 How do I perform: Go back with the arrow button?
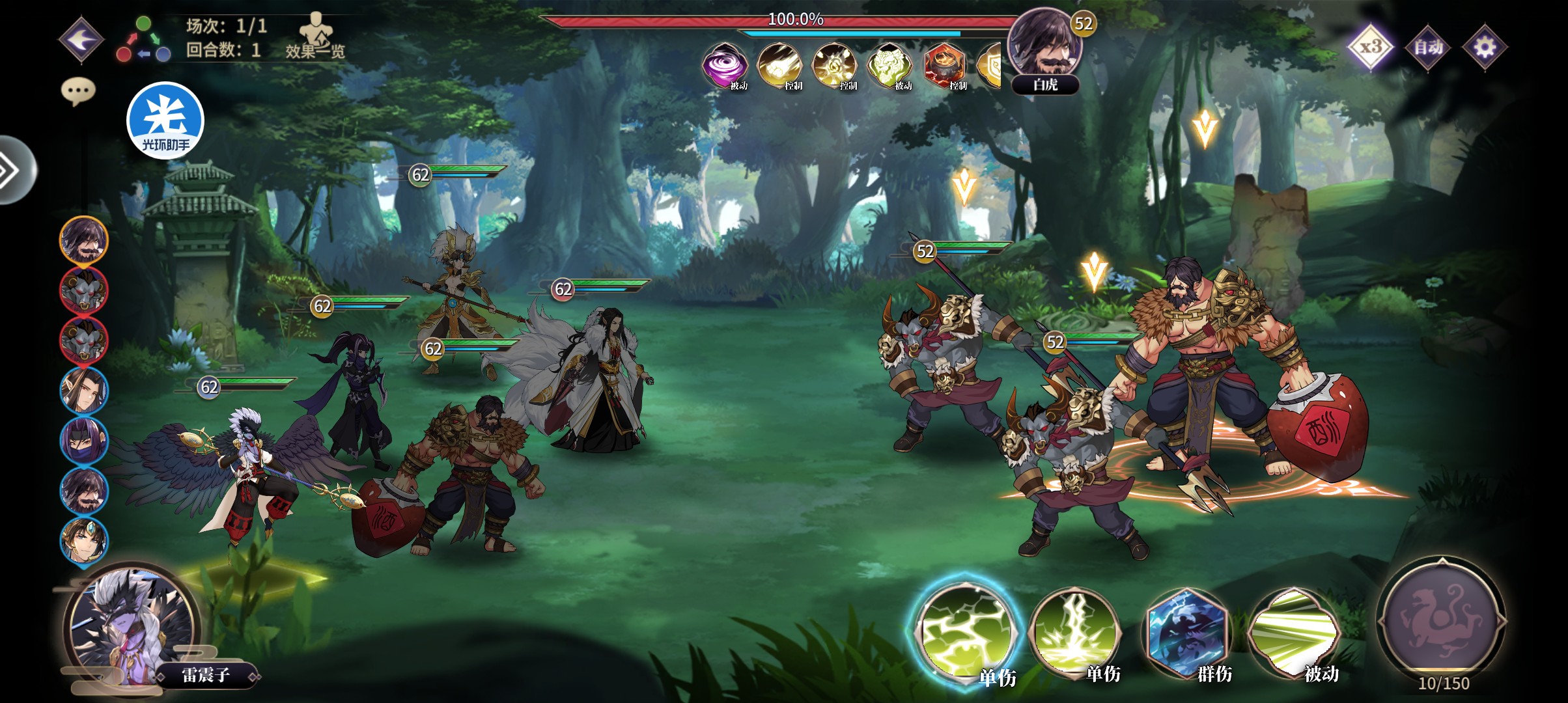[81, 40]
